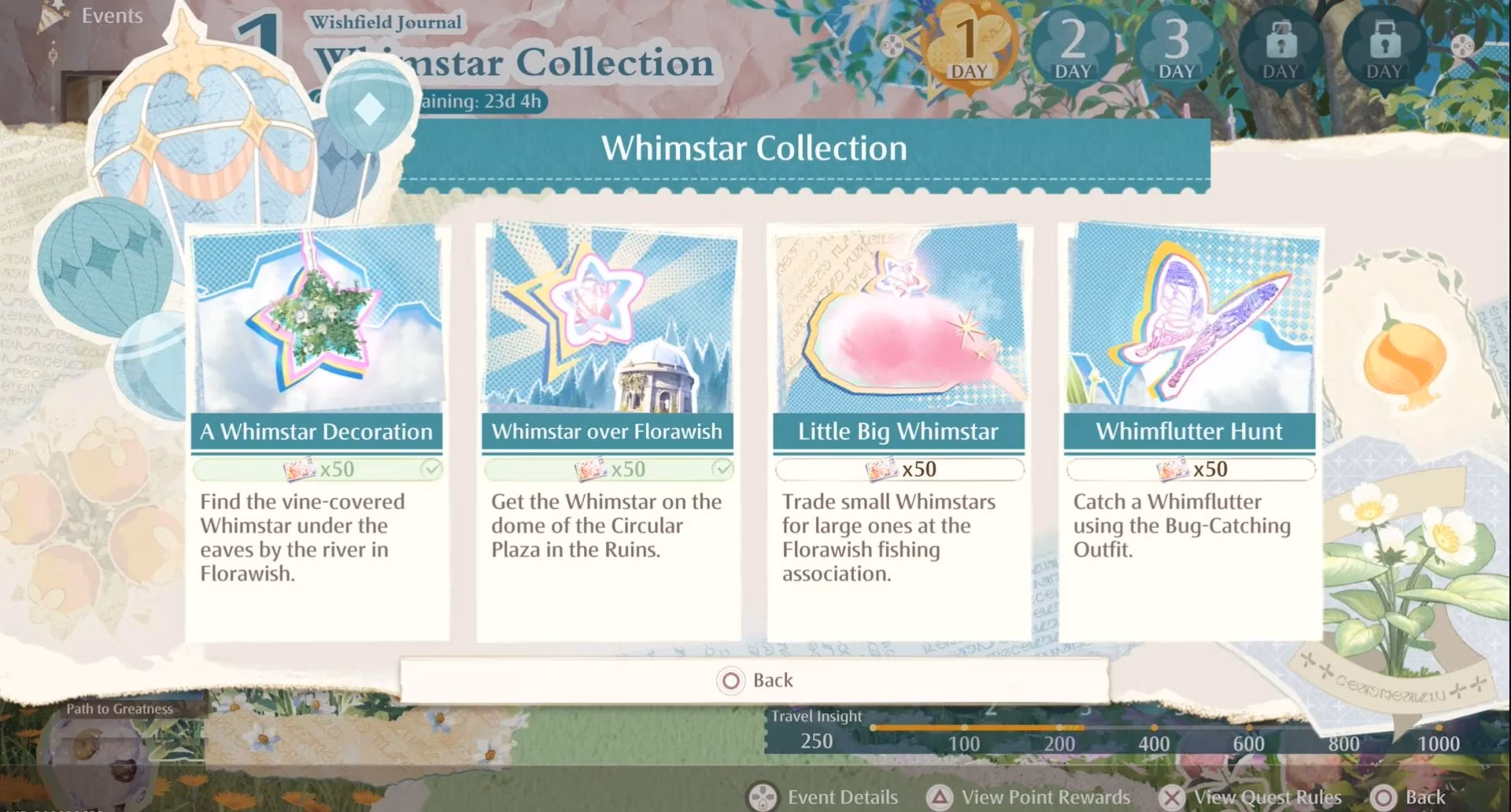Click the Events banner icon top left
This screenshot has height=812, width=1511.
pyautogui.click(x=49, y=16)
